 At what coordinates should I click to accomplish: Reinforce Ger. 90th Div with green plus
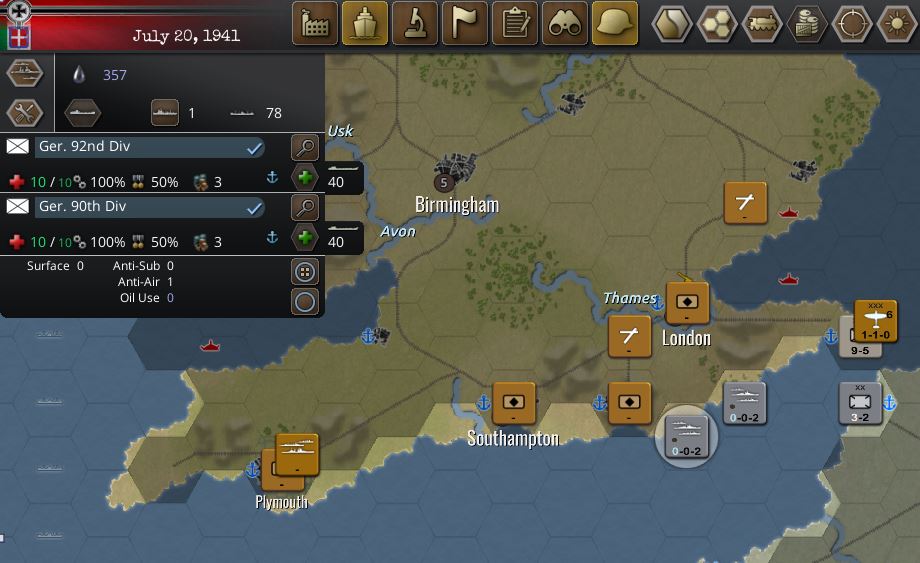click(305, 238)
